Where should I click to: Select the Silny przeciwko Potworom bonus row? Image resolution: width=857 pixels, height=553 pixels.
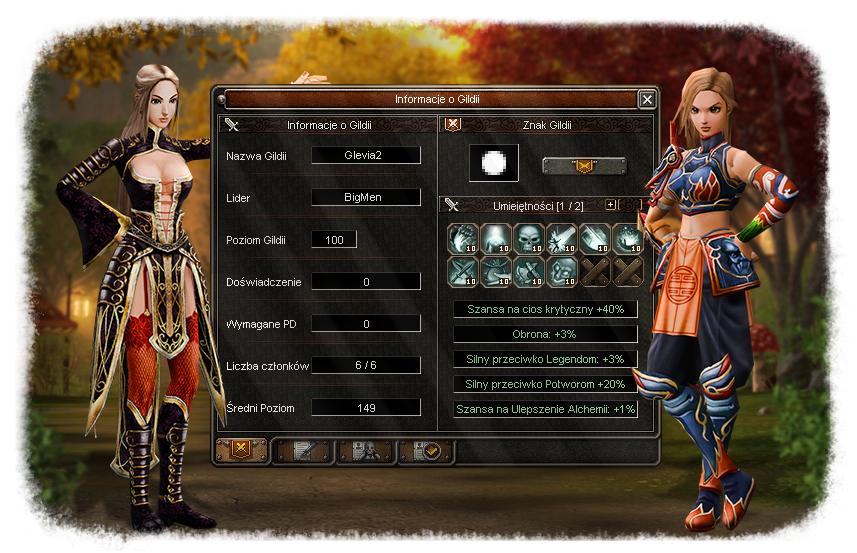tap(545, 384)
